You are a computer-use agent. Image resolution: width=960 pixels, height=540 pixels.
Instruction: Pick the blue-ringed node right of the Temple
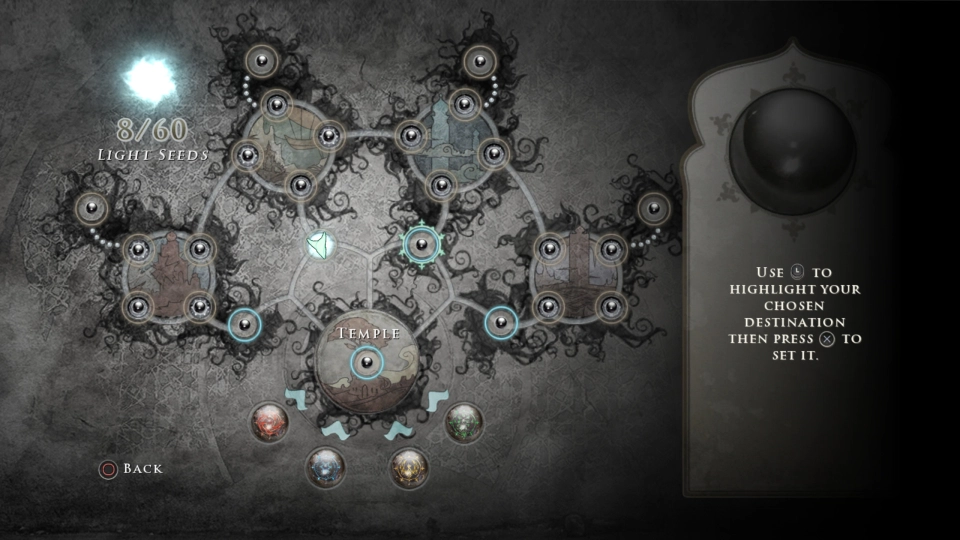point(501,322)
